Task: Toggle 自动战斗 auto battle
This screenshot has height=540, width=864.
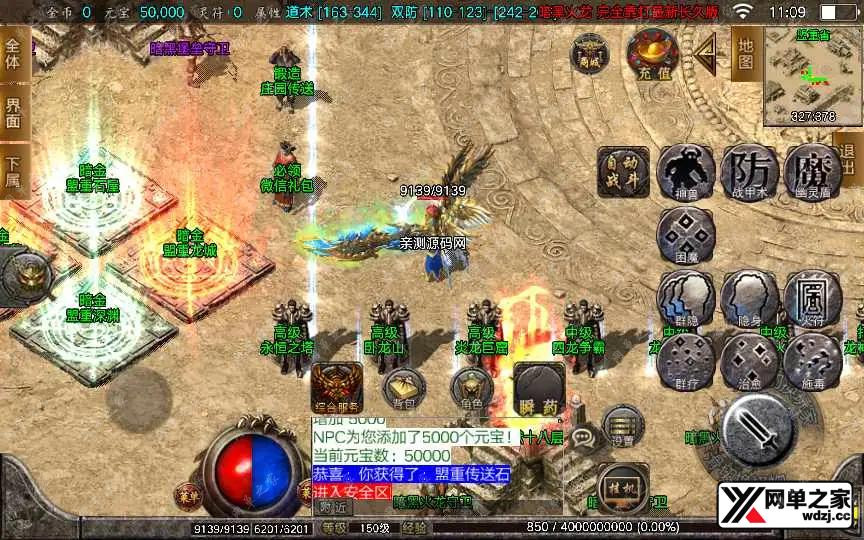Action: coord(622,172)
